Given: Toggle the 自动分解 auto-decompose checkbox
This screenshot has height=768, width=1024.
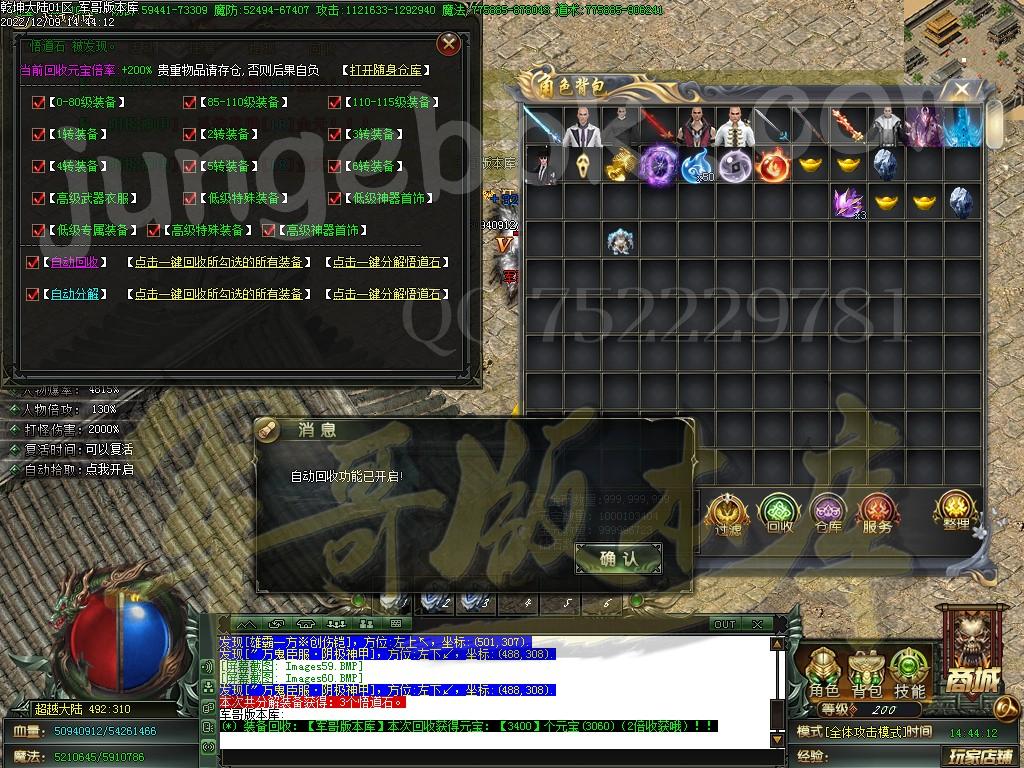Looking at the screenshot, I should pos(33,294).
